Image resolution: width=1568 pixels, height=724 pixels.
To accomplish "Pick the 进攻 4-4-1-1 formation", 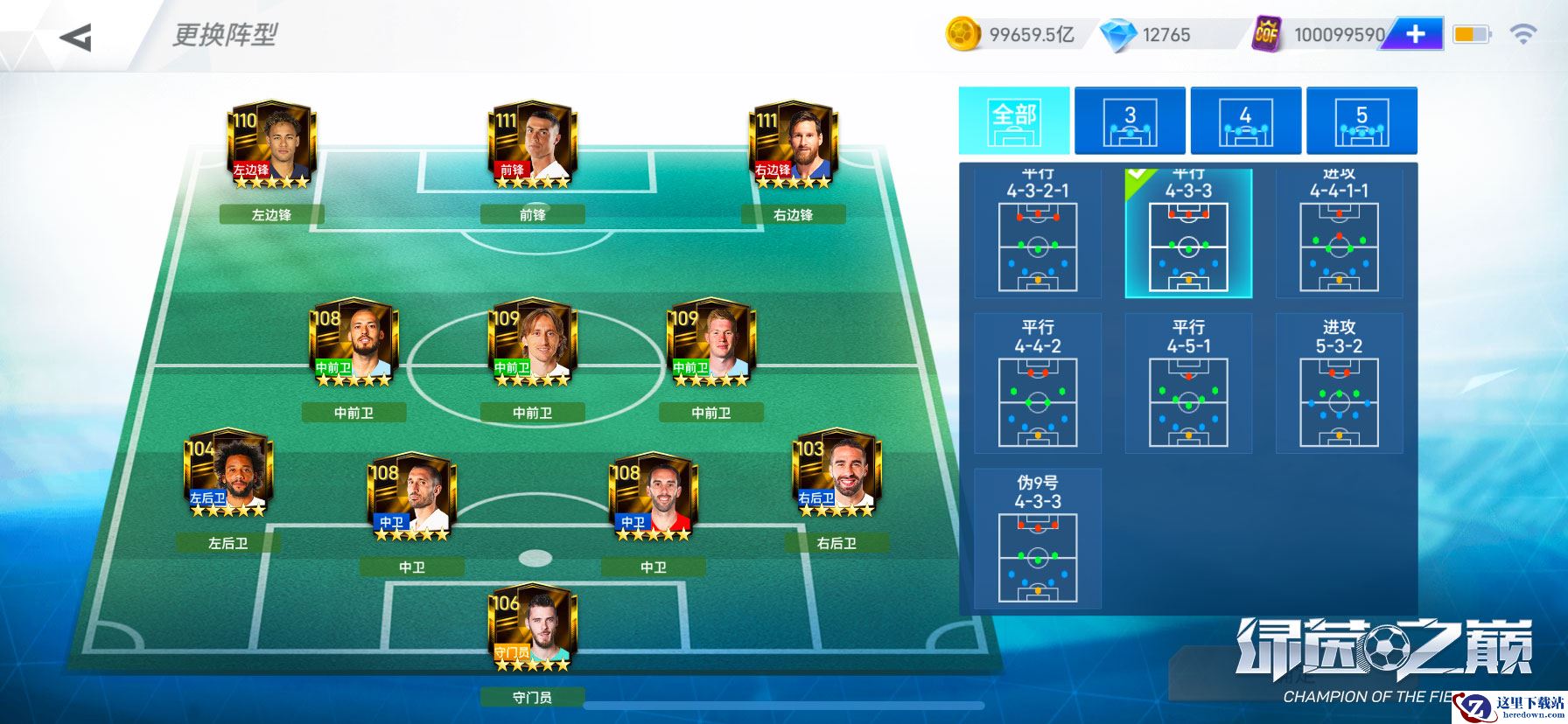I will 1339,234.
